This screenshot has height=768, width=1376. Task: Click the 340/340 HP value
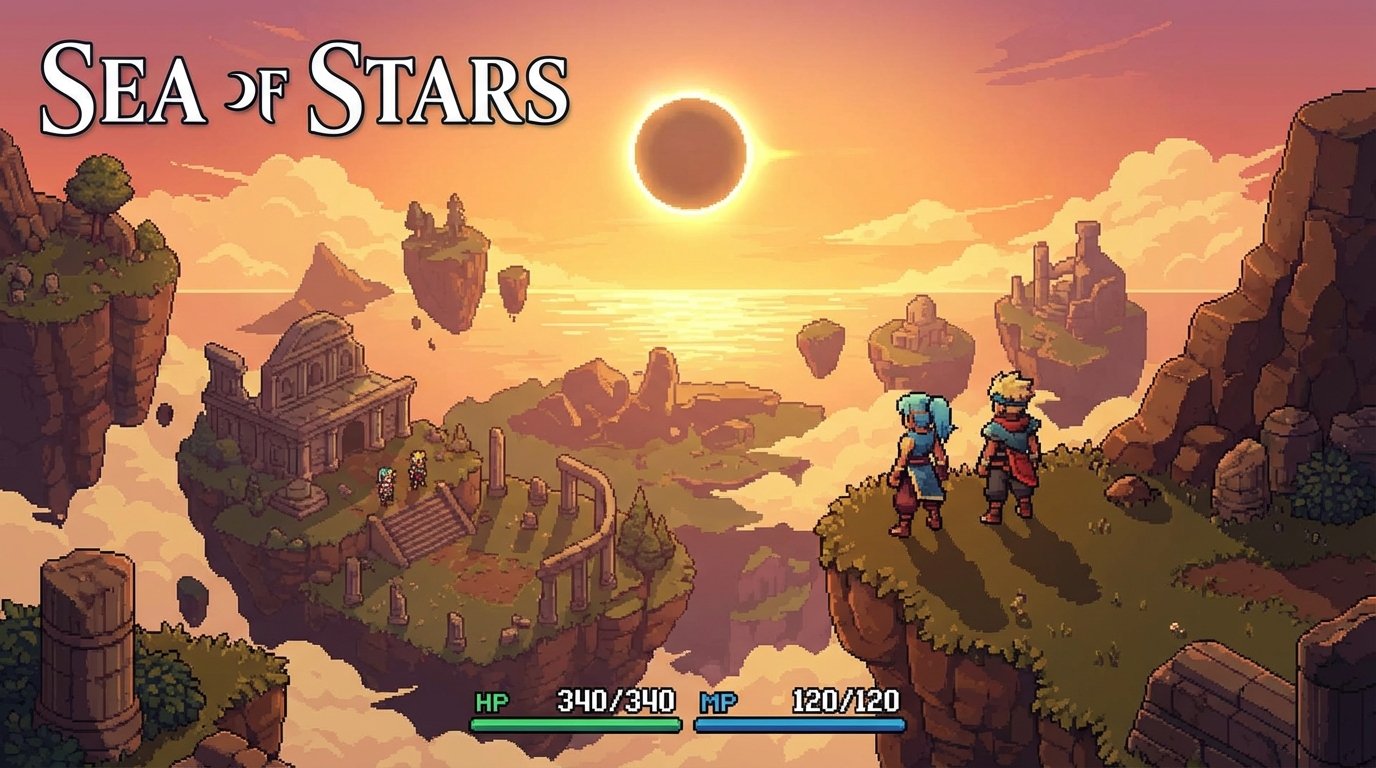(x=615, y=702)
